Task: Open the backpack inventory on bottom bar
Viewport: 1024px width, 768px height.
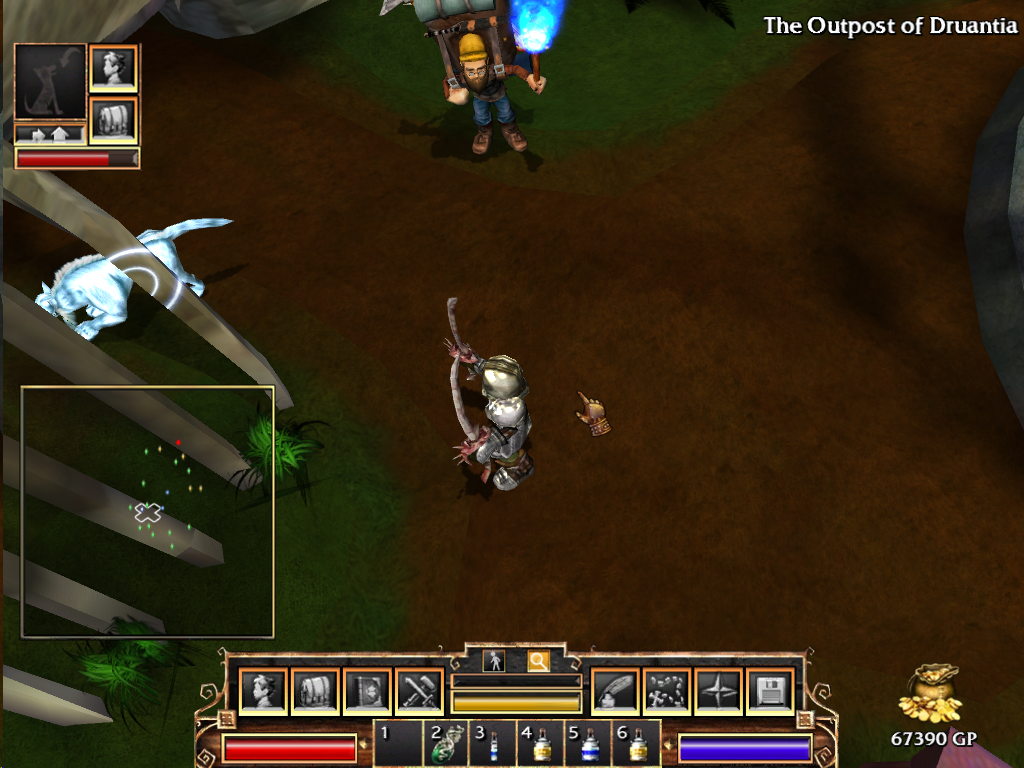Action: point(315,691)
